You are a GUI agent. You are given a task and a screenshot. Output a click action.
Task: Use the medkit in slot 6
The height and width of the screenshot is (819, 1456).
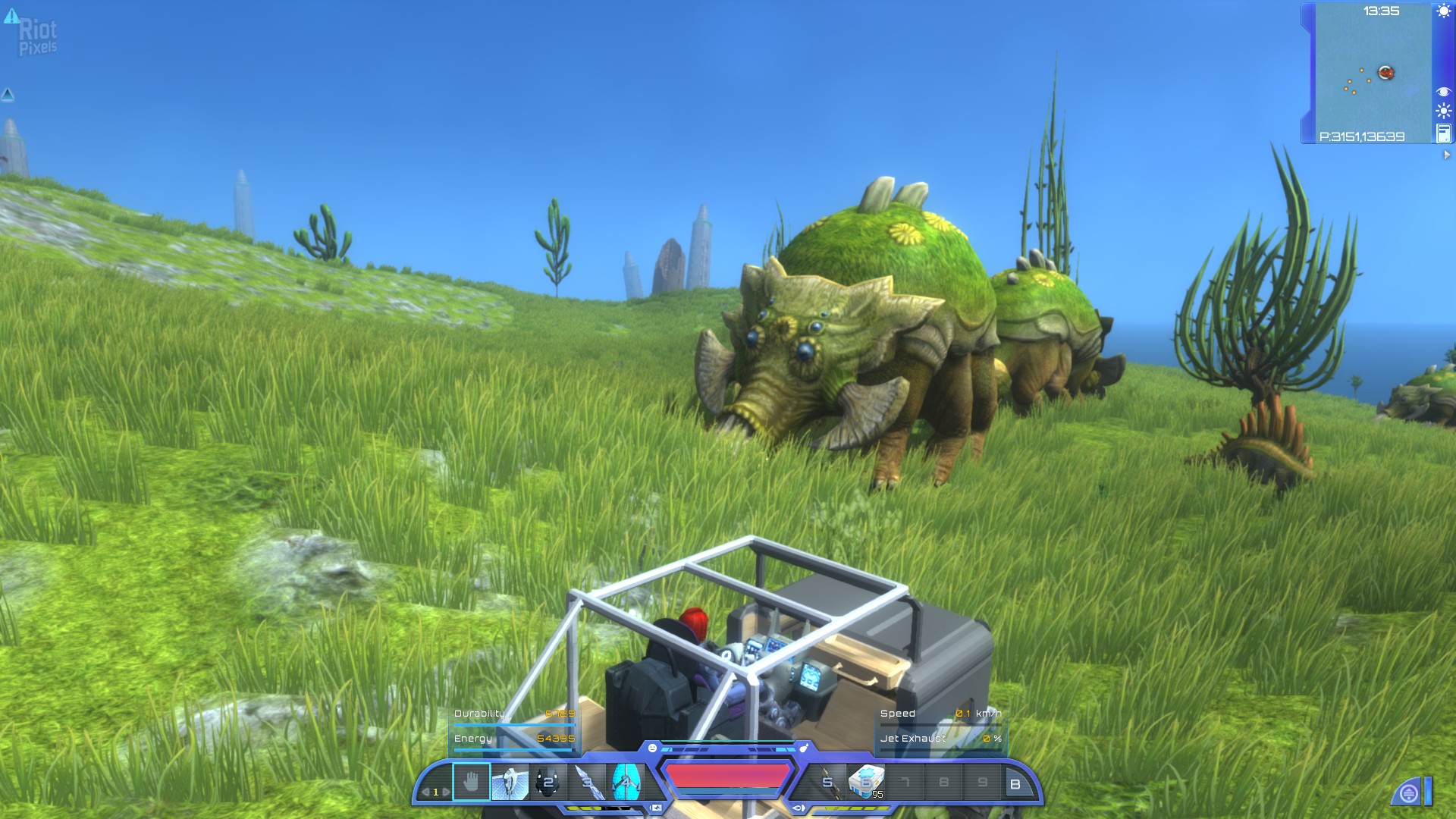[x=866, y=782]
